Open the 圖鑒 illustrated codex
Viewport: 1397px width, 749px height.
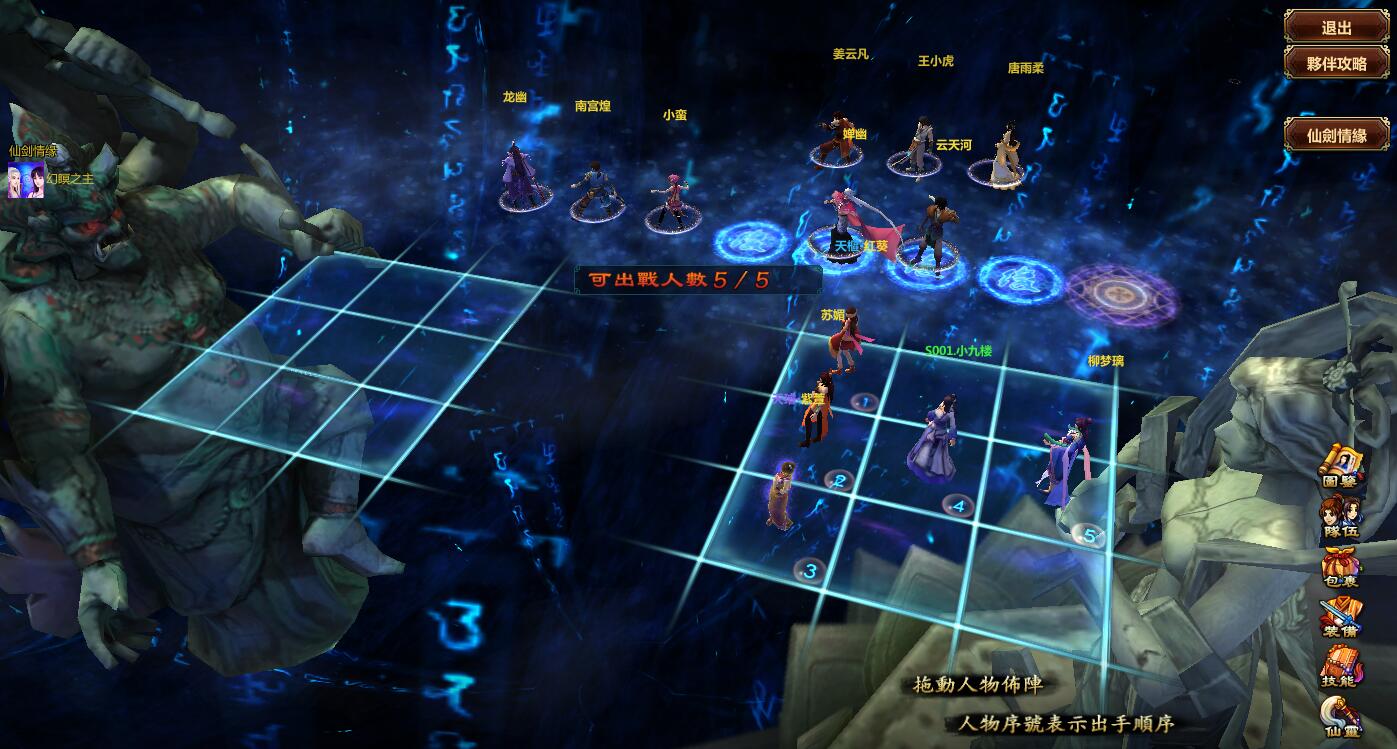coord(1343,468)
